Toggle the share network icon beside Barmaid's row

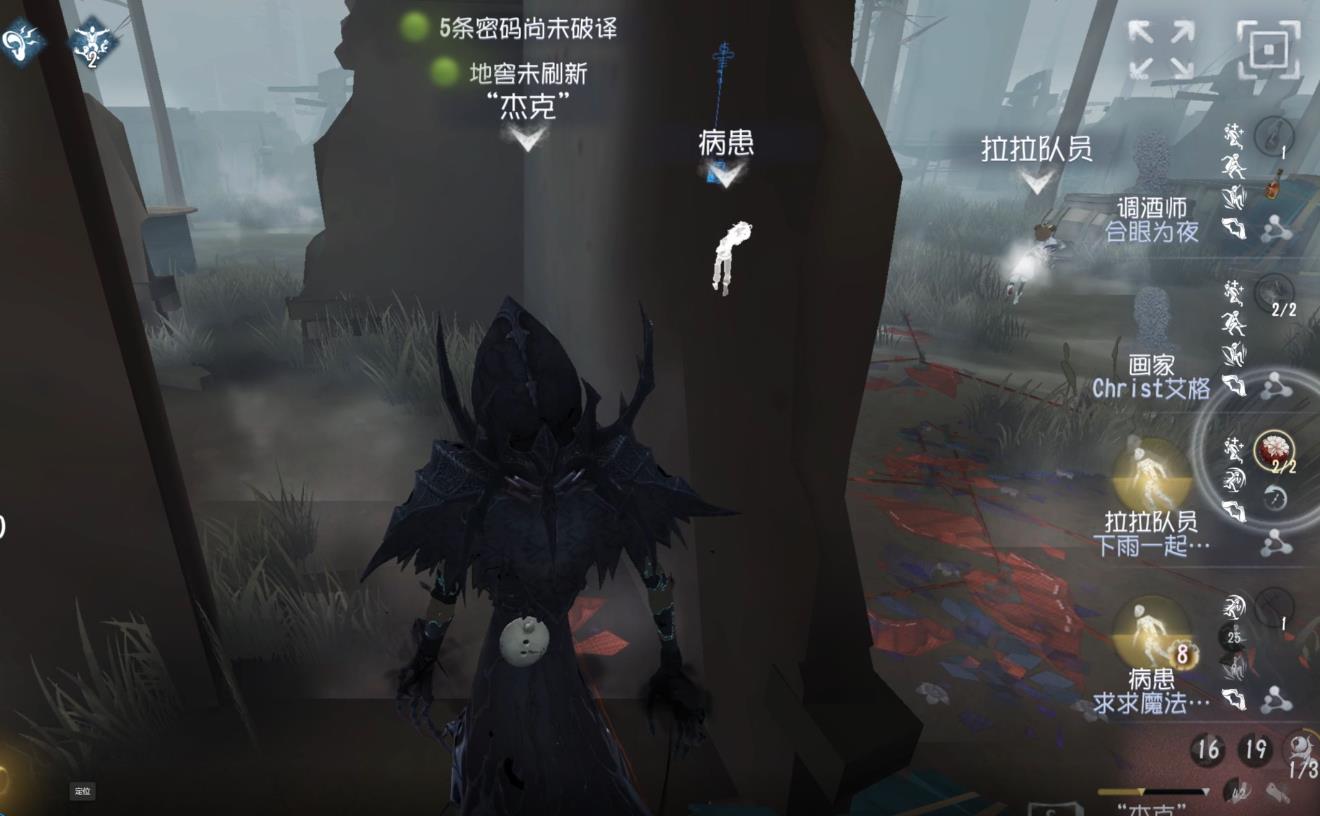pyautogui.click(x=1279, y=228)
